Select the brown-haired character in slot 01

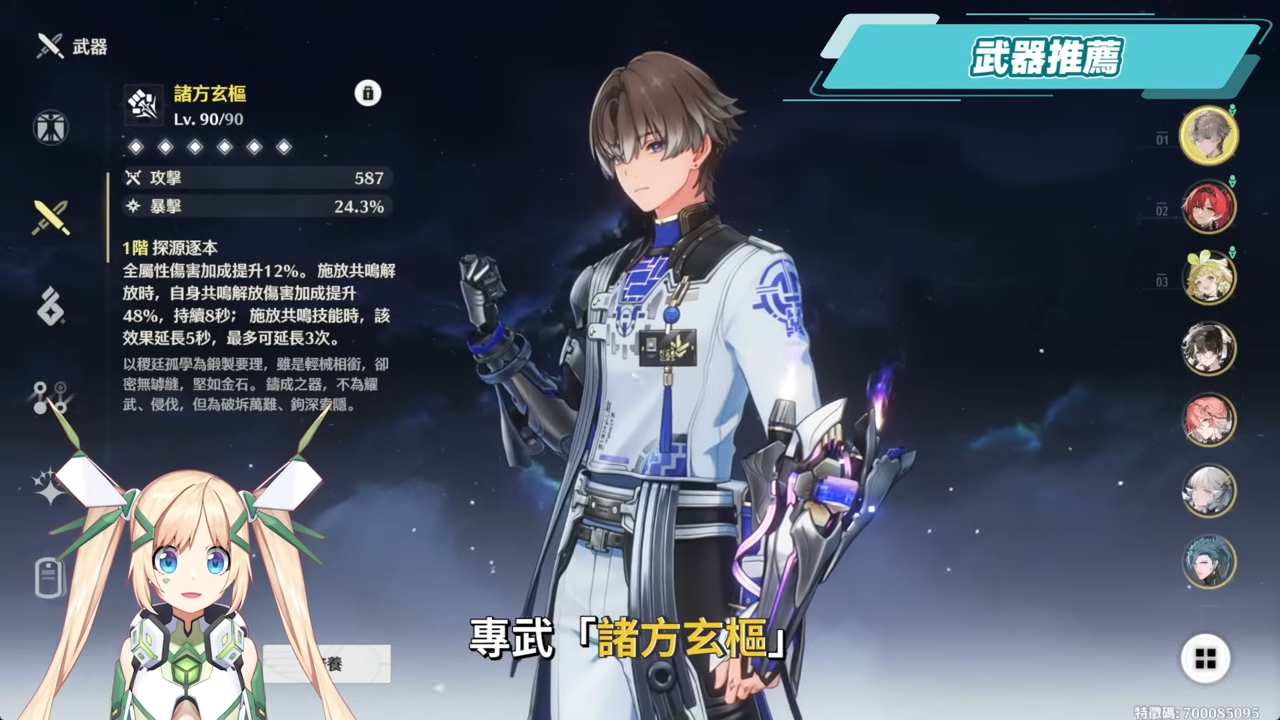[1208, 135]
